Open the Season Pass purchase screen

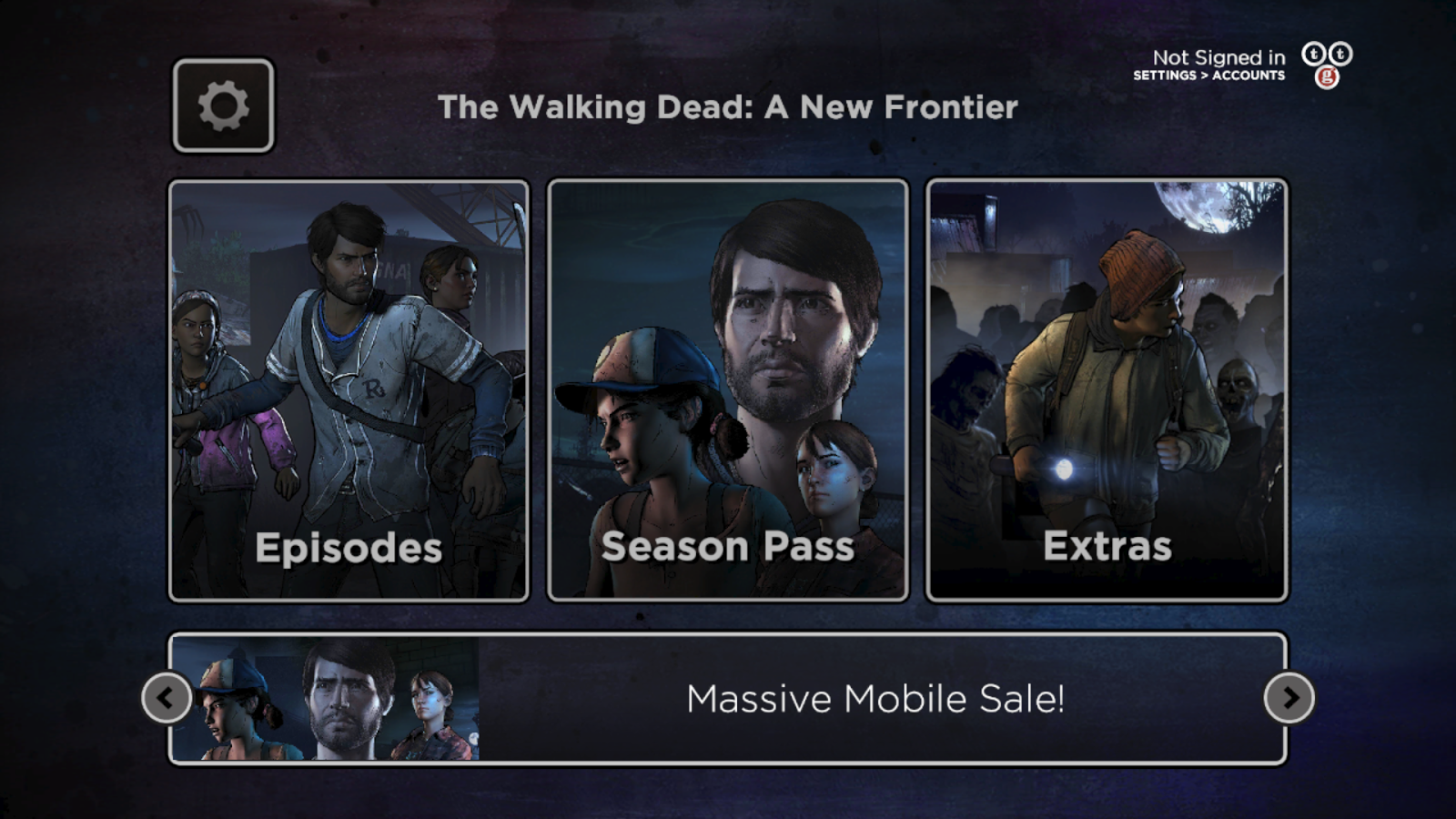(x=726, y=391)
